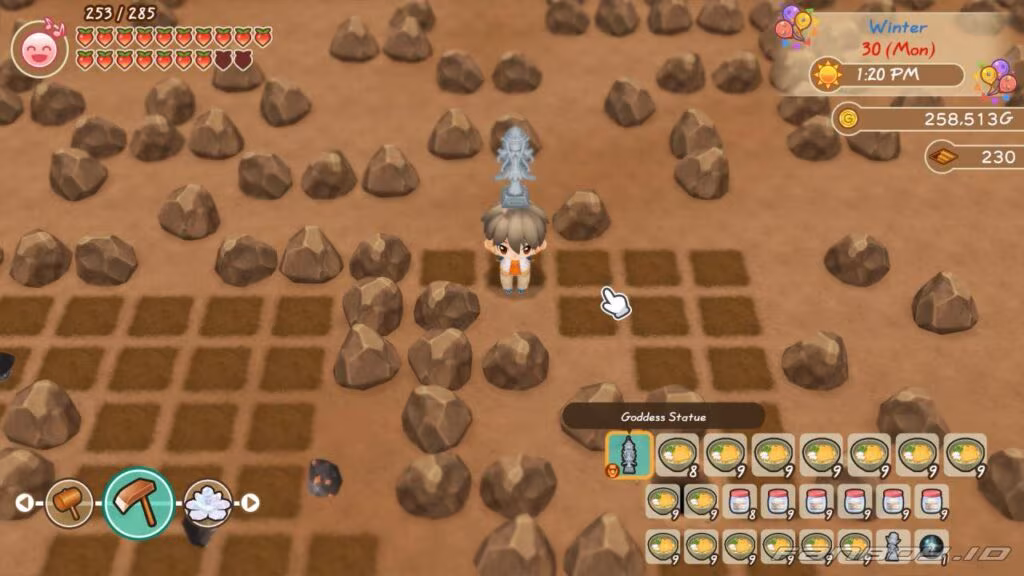Select the red-lidded jar stack of 8
This screenshot has height=576, width=1024.
tap(740, 500)
